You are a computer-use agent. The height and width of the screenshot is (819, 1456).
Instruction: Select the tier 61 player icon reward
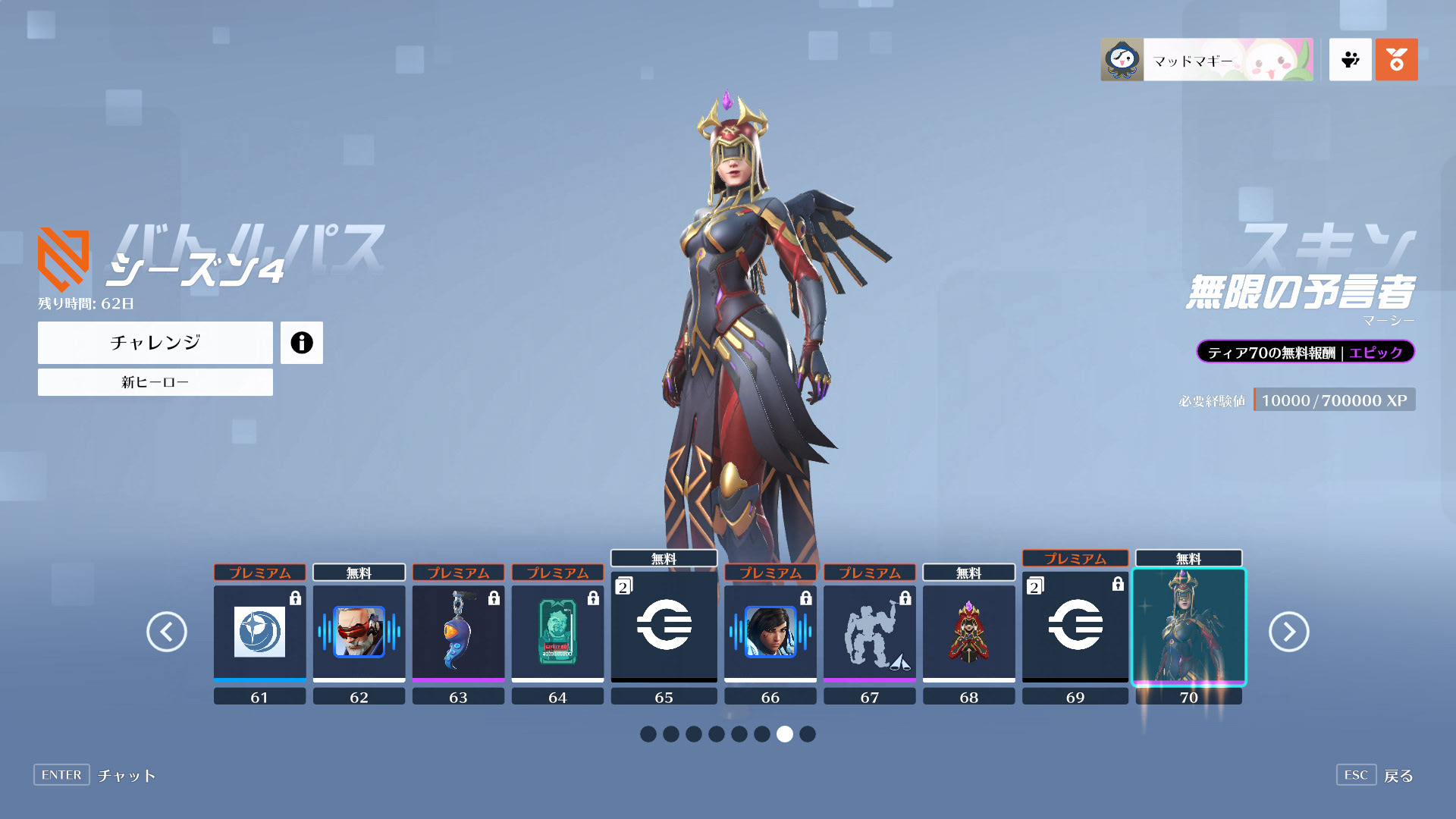click(x=259, y=632)
